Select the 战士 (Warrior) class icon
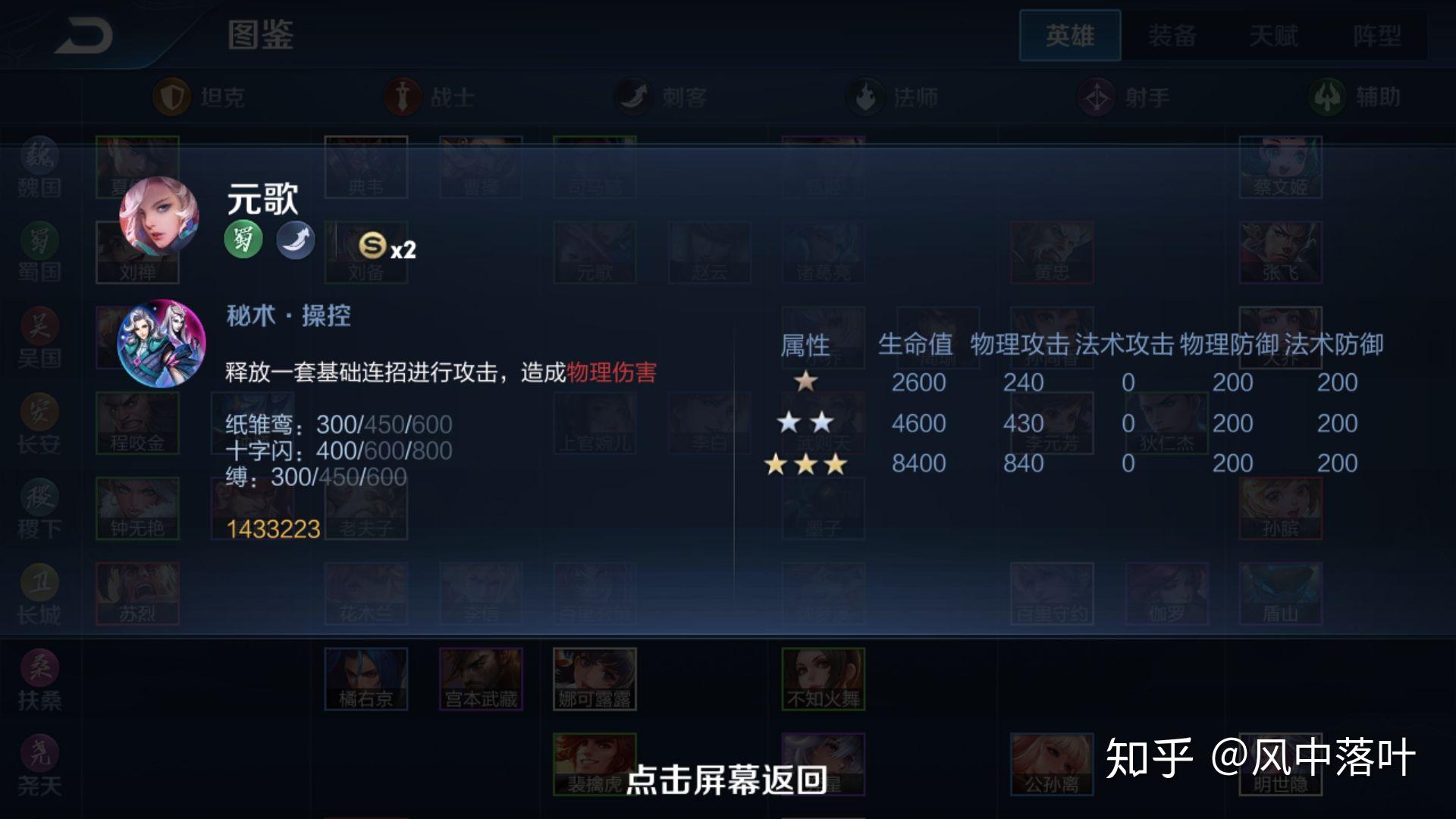The width and height of the screenshot is (1456, 819). pos(402,96)
